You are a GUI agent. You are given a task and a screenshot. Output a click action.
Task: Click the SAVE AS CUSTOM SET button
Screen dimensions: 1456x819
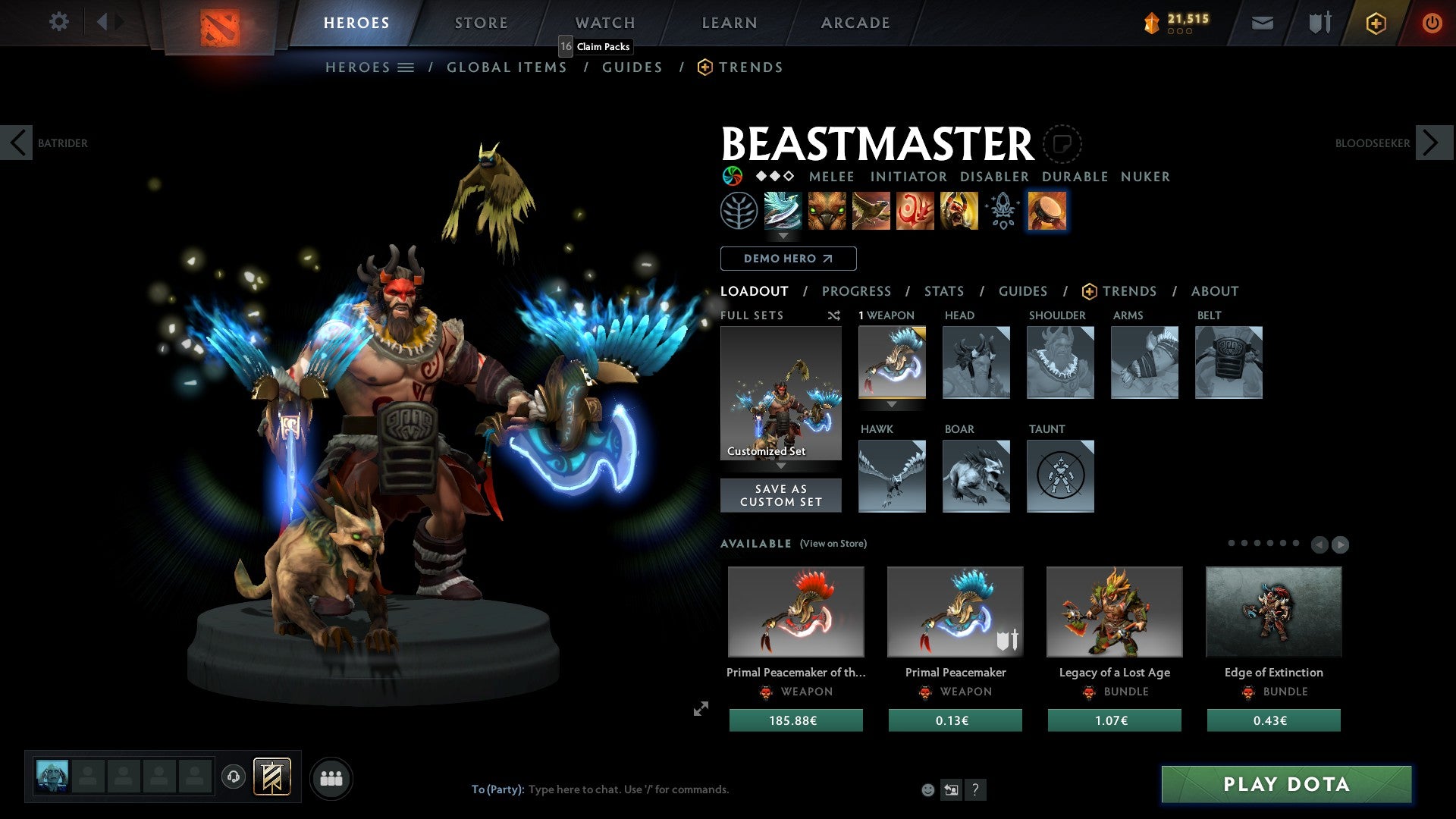(780, 495)
